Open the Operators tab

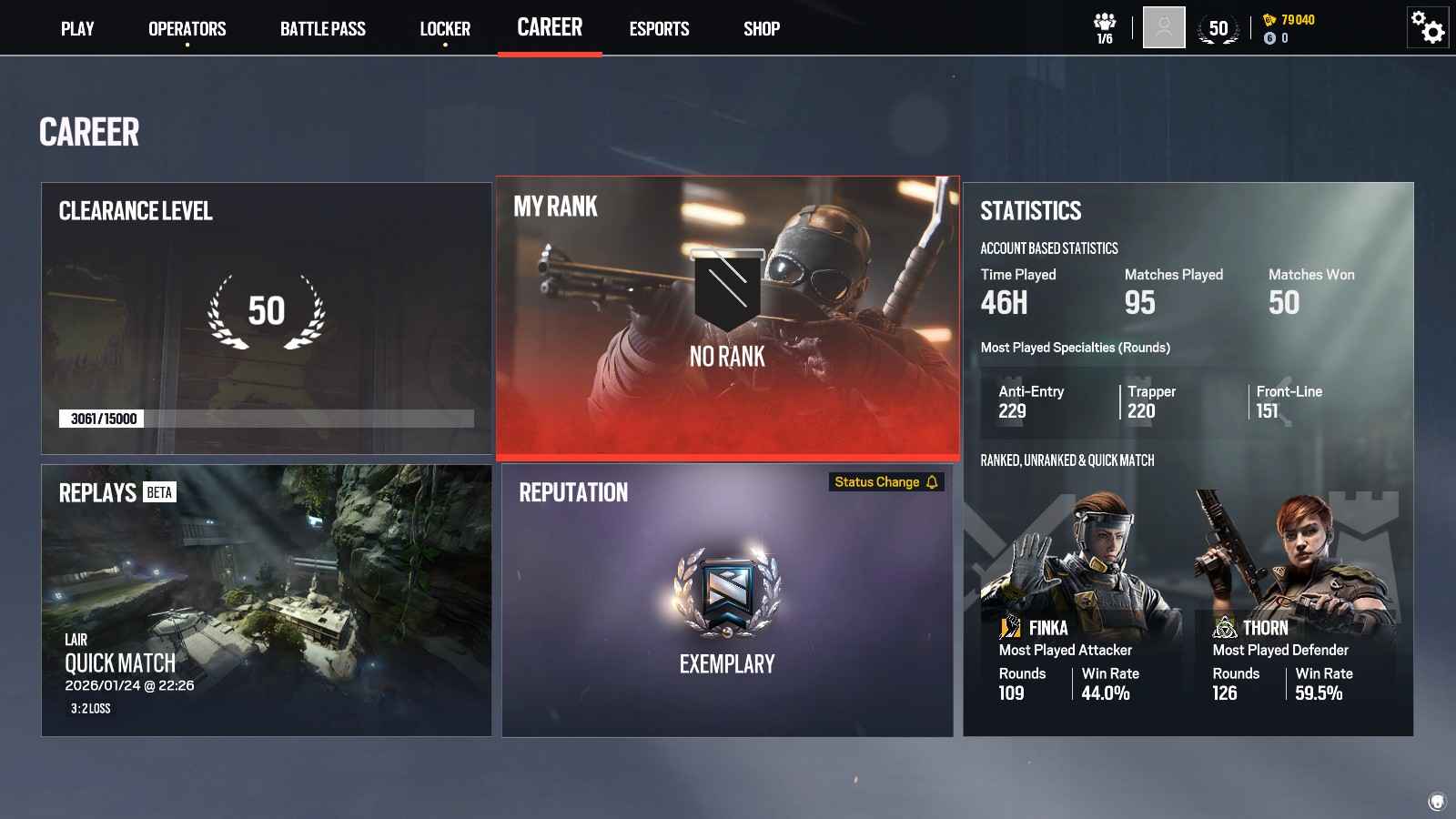[x=187, y=28]
